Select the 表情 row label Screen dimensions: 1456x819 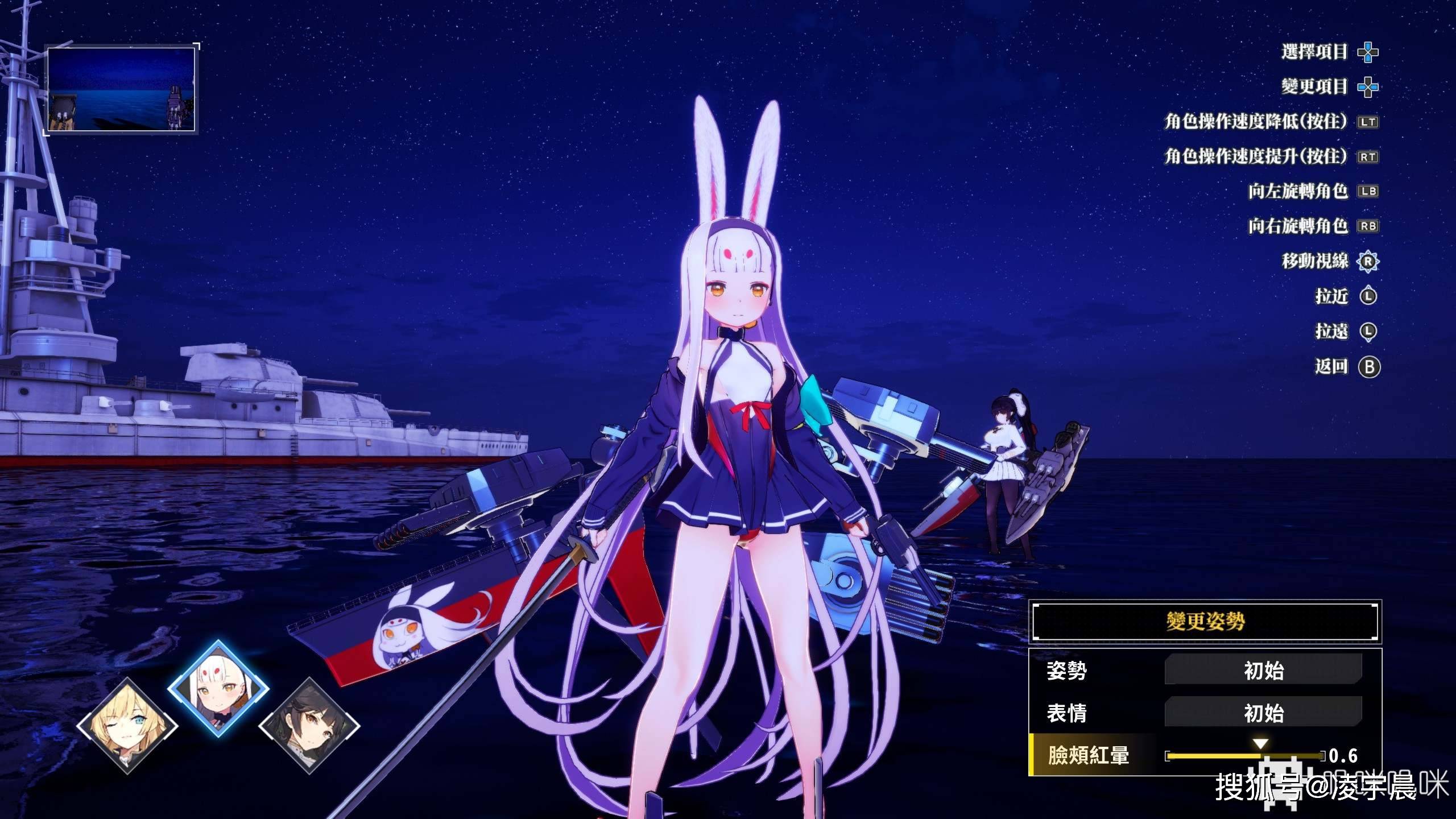[x=1067, y=713]
